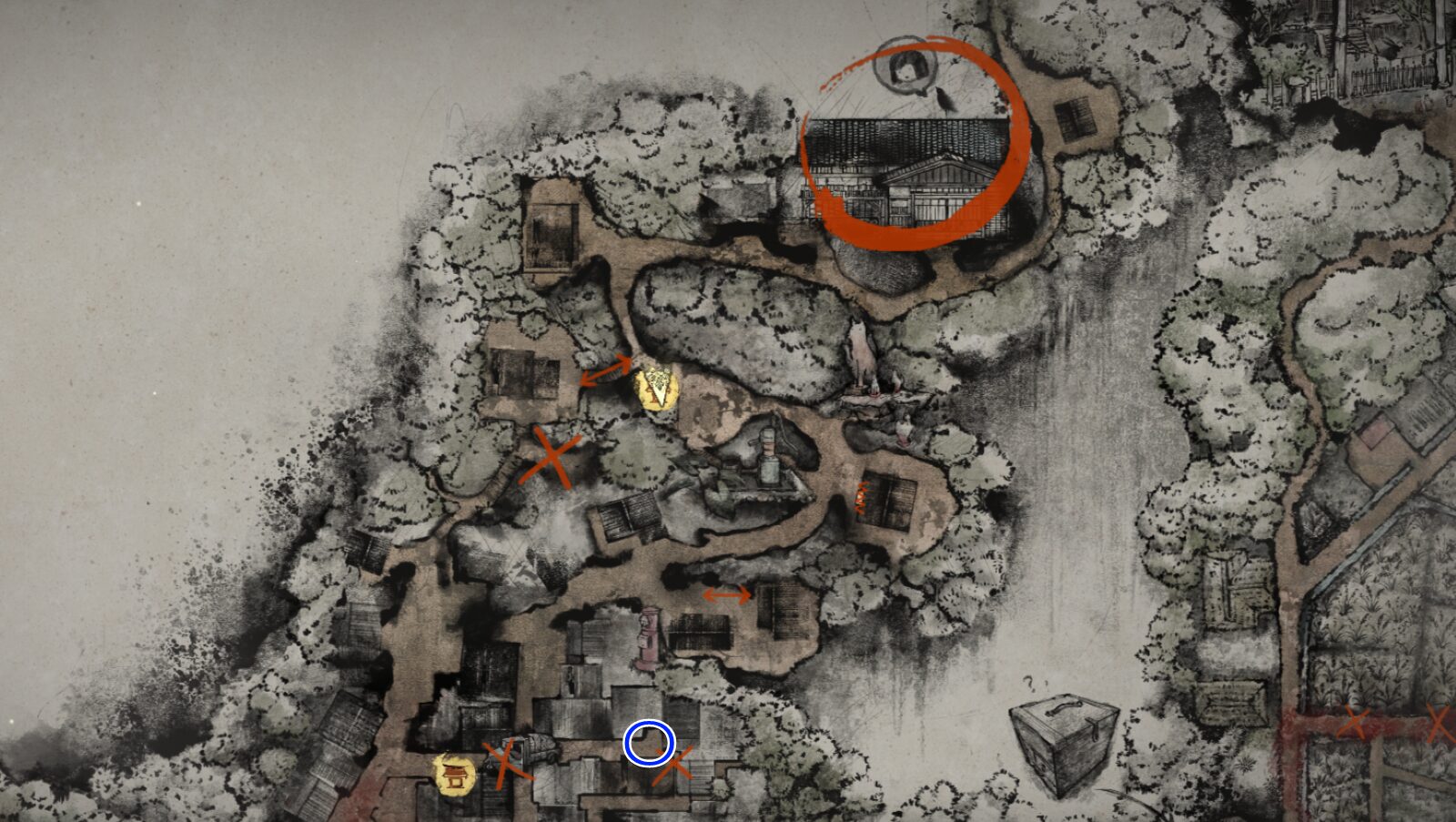
Task: Select the green water tower structure mid-map
Action: 769,455
